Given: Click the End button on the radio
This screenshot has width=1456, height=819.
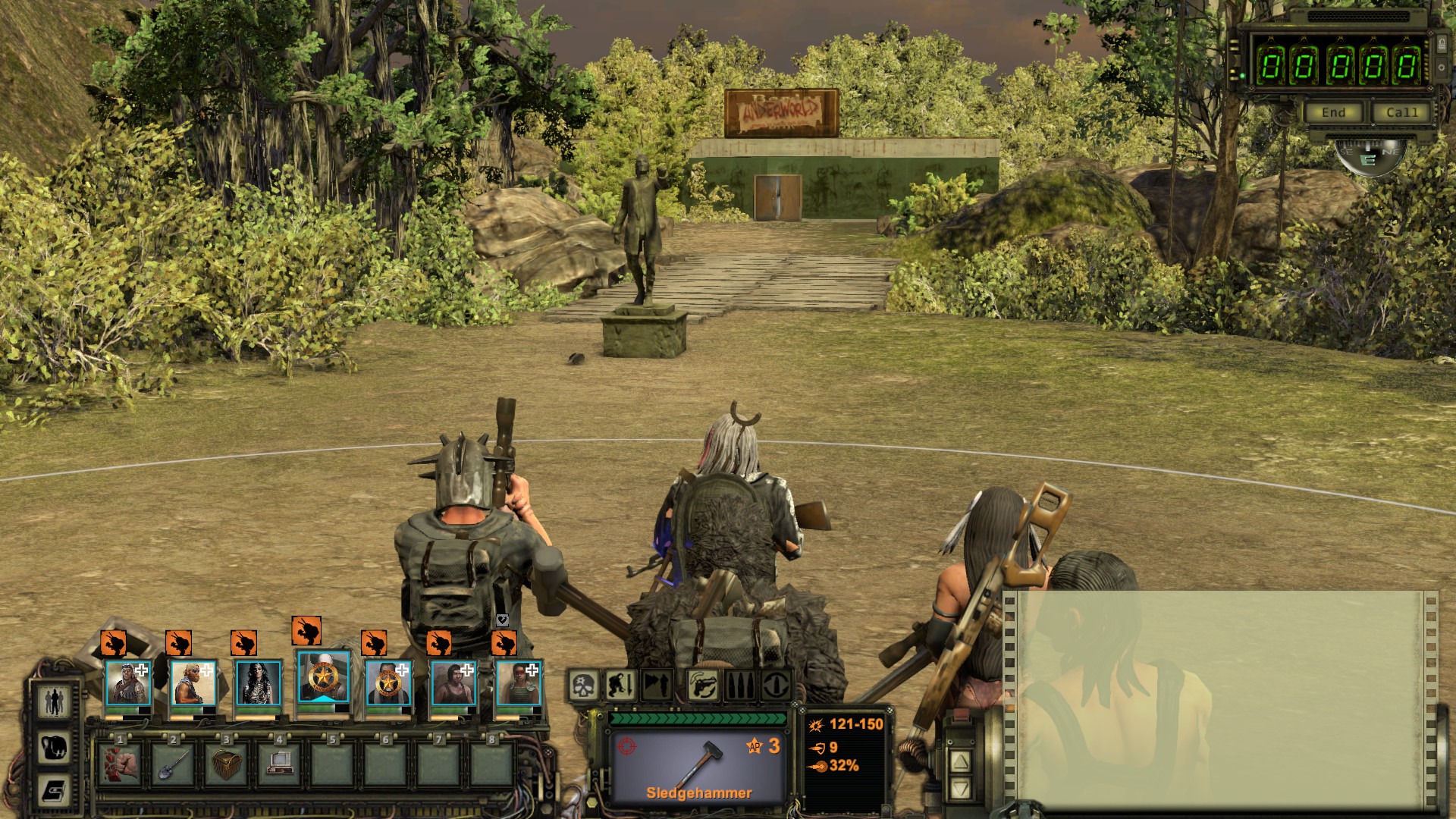Looking at the screenshot, I should tap(1333, 113).
